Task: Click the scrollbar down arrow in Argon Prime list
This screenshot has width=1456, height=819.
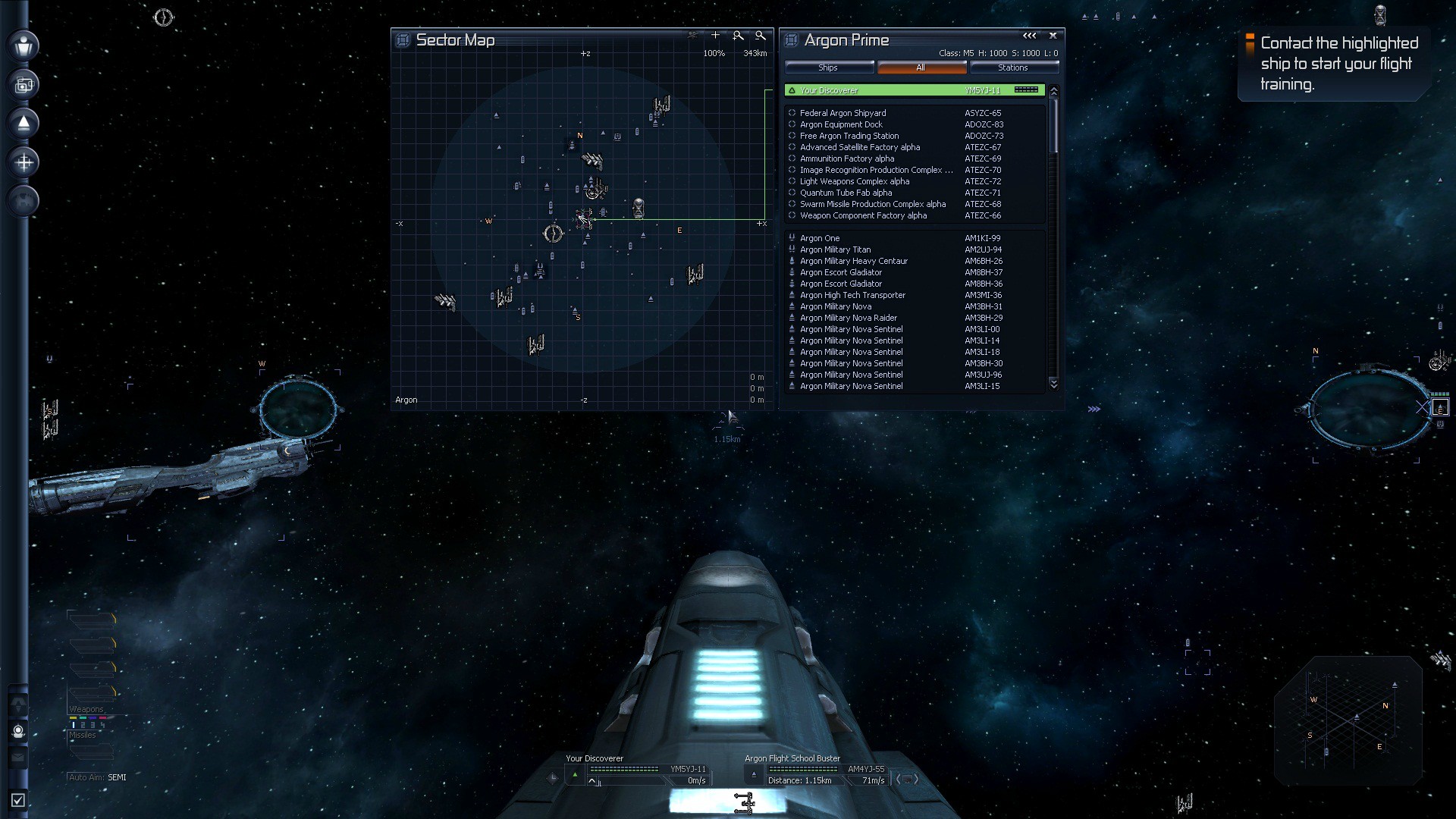Action: click(1054, 384)
